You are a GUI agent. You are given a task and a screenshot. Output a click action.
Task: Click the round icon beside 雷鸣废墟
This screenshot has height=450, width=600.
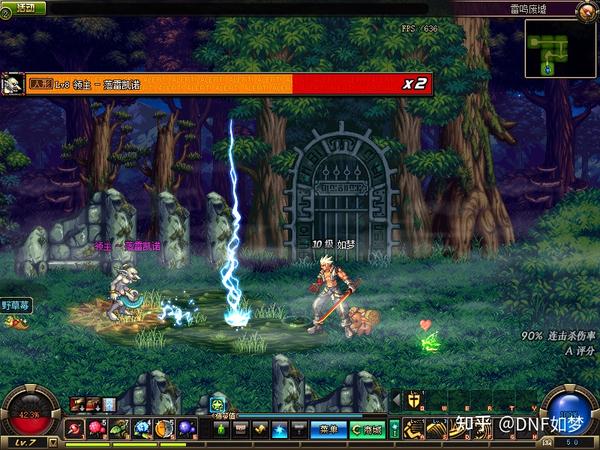coord(584,10)
